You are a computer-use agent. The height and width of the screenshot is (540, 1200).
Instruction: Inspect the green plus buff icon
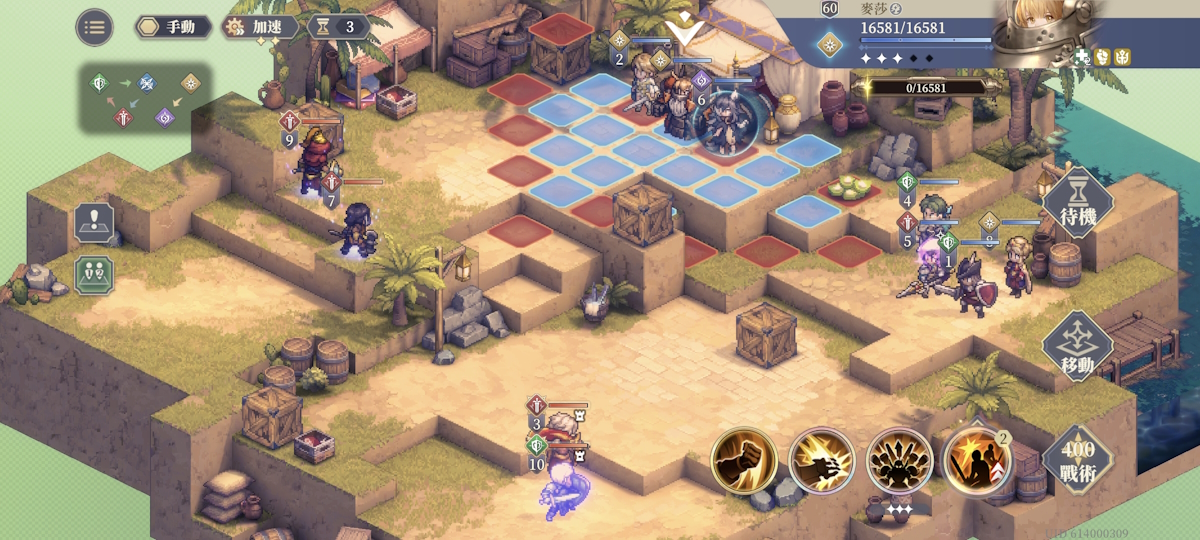(1083, 57)
